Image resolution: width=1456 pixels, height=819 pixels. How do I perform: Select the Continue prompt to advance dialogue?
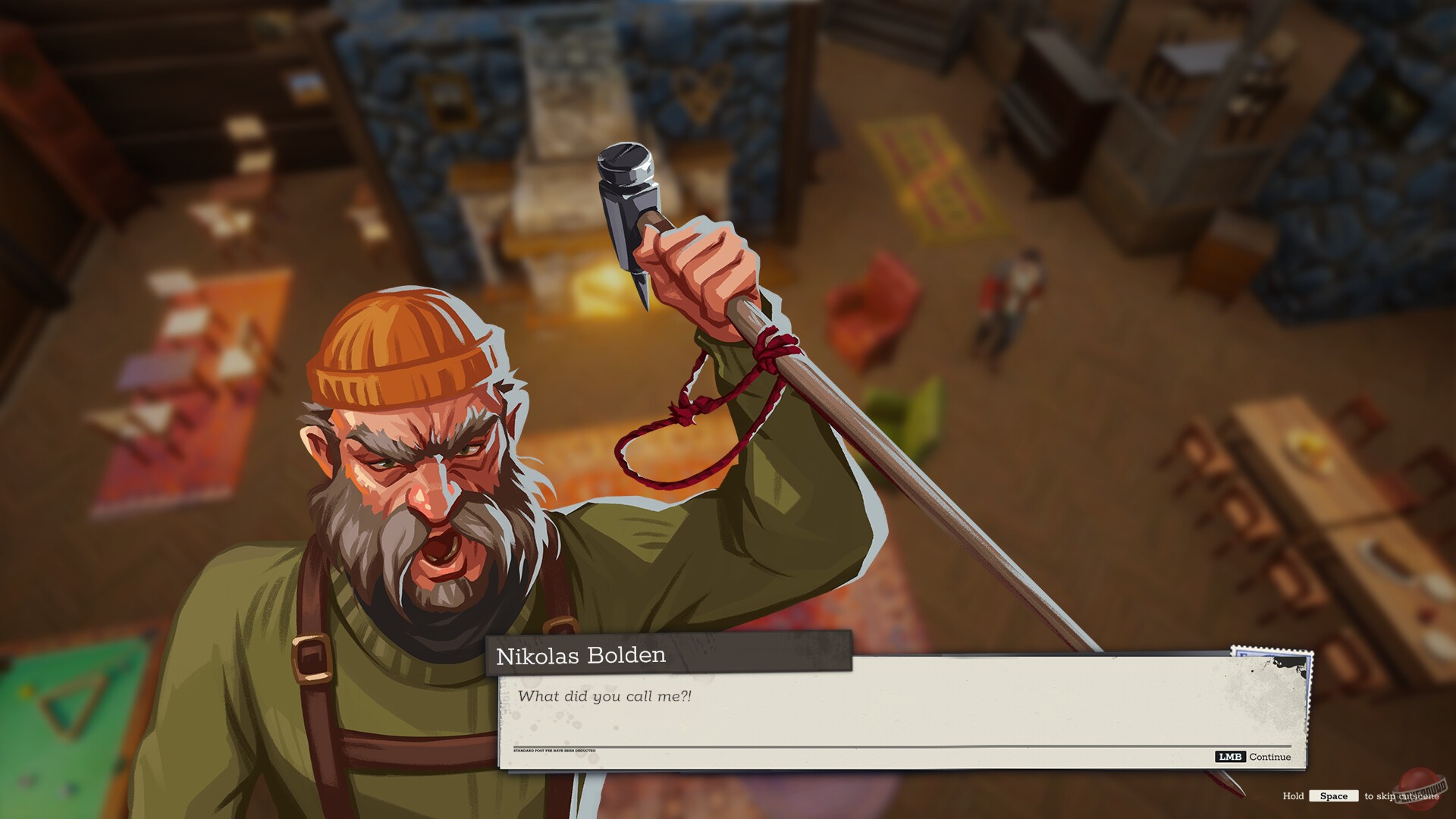click(1270, 757)
